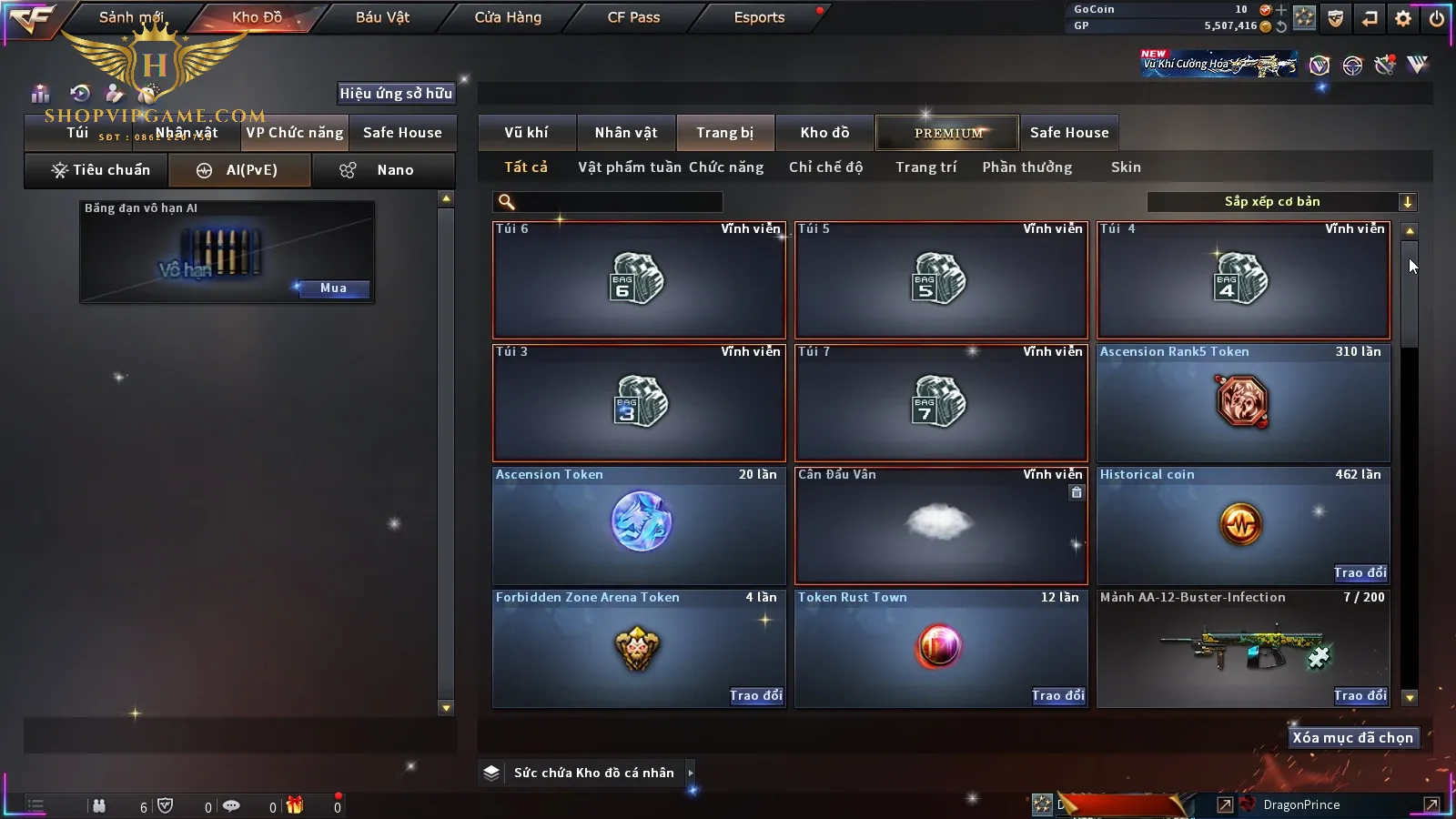Switch to the Nano loadout tab

[x=383, y=170]
